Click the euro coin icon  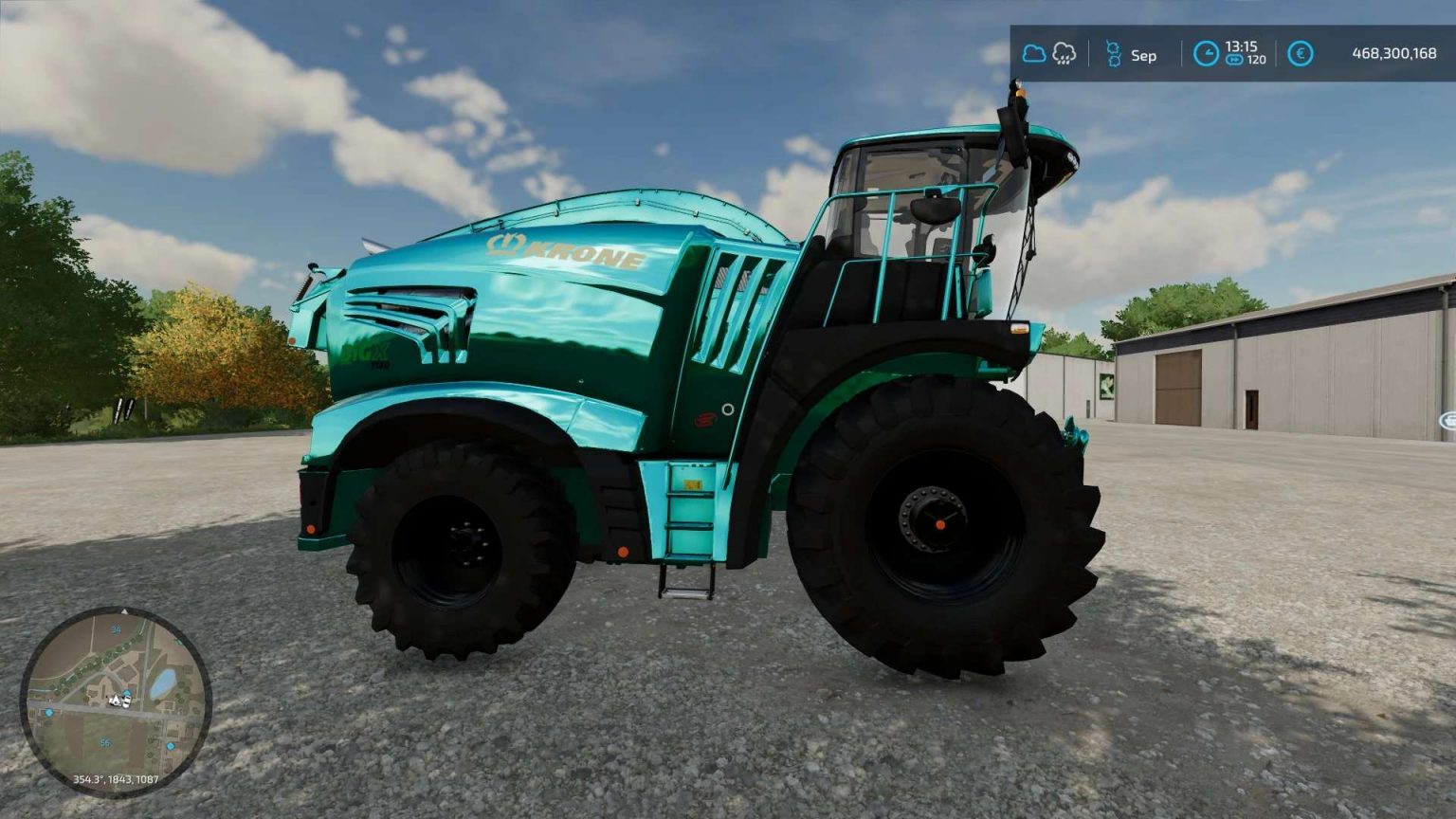click(1301, 54)
